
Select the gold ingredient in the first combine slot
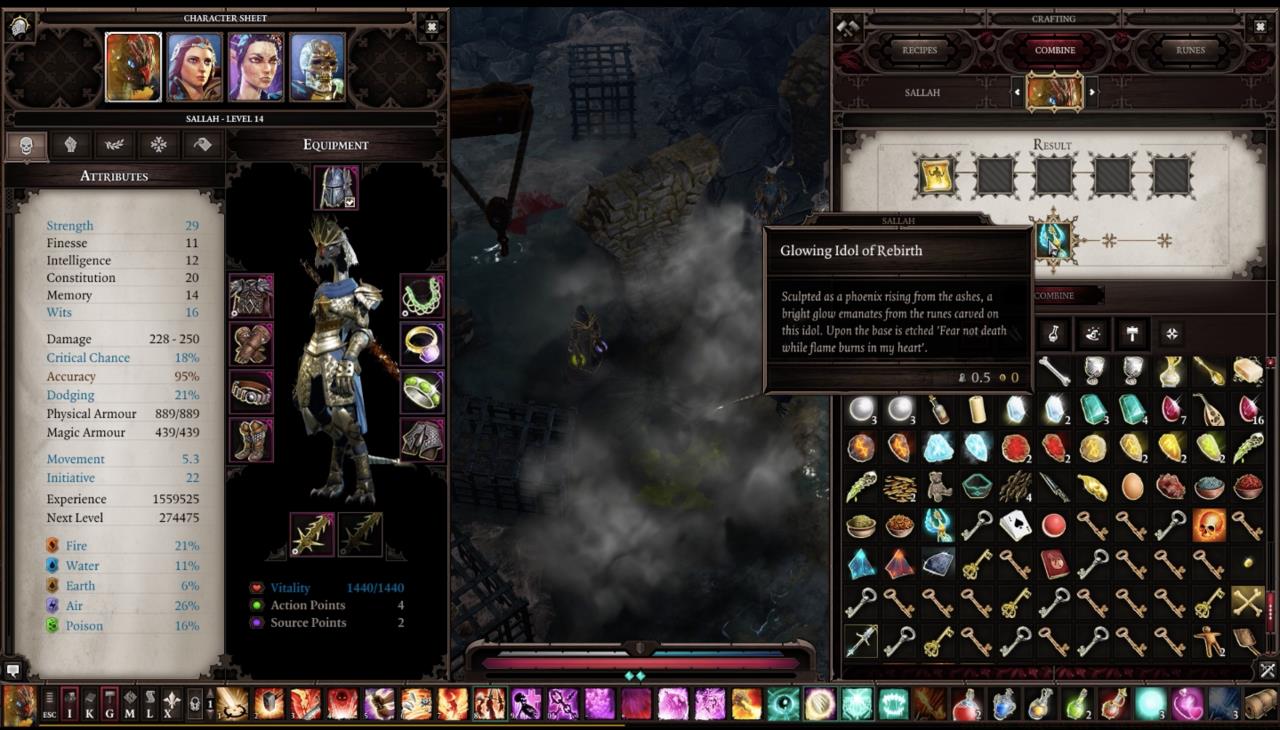coord(936,177)
